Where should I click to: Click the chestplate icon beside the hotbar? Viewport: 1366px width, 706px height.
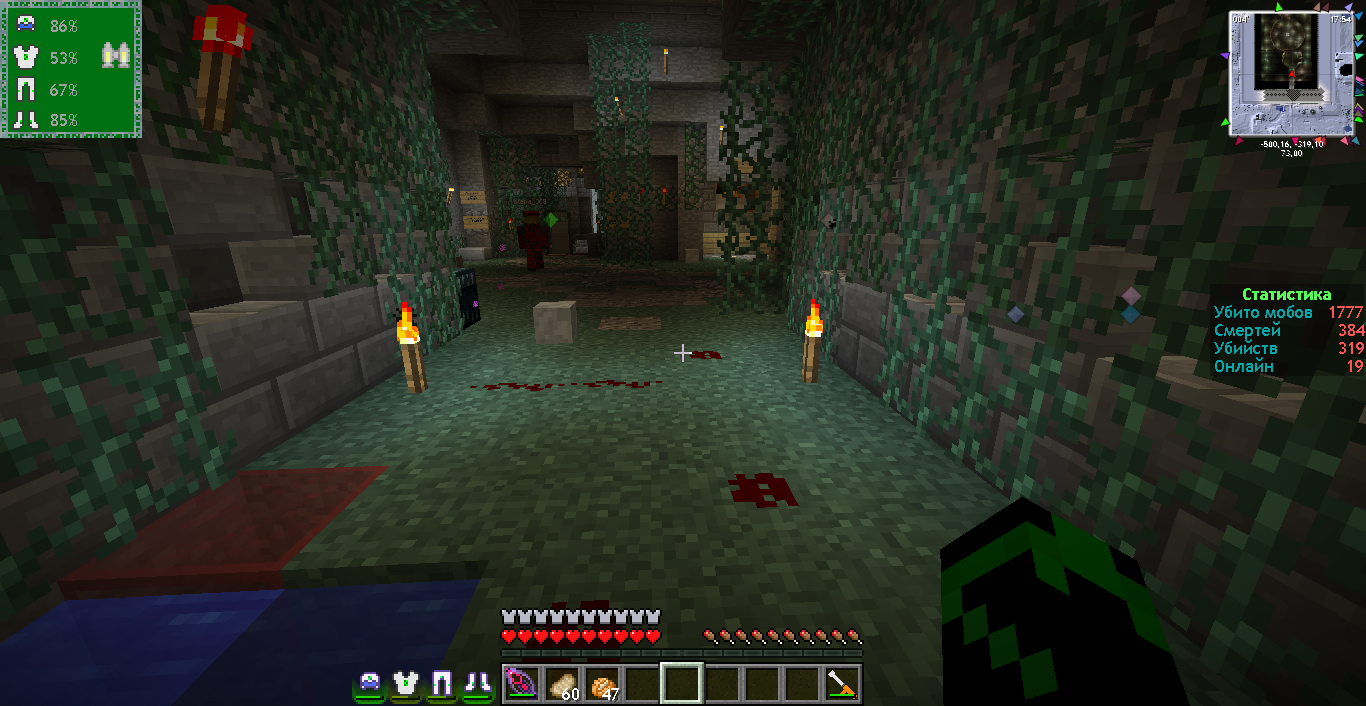[x=405, y=683]
